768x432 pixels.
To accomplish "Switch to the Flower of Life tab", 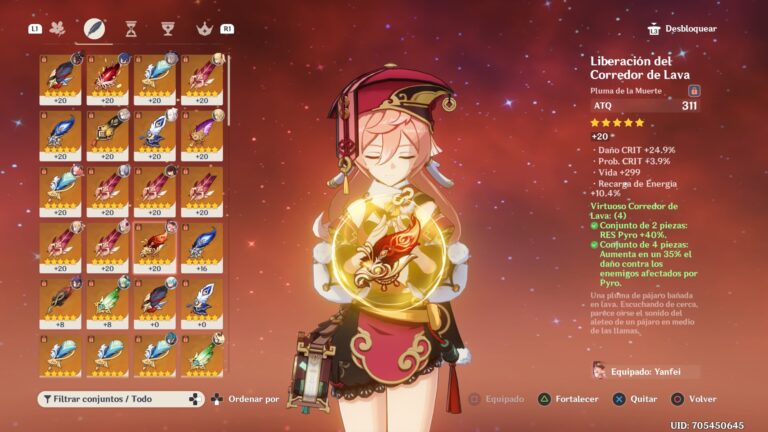I will click(x=58, y=28).
